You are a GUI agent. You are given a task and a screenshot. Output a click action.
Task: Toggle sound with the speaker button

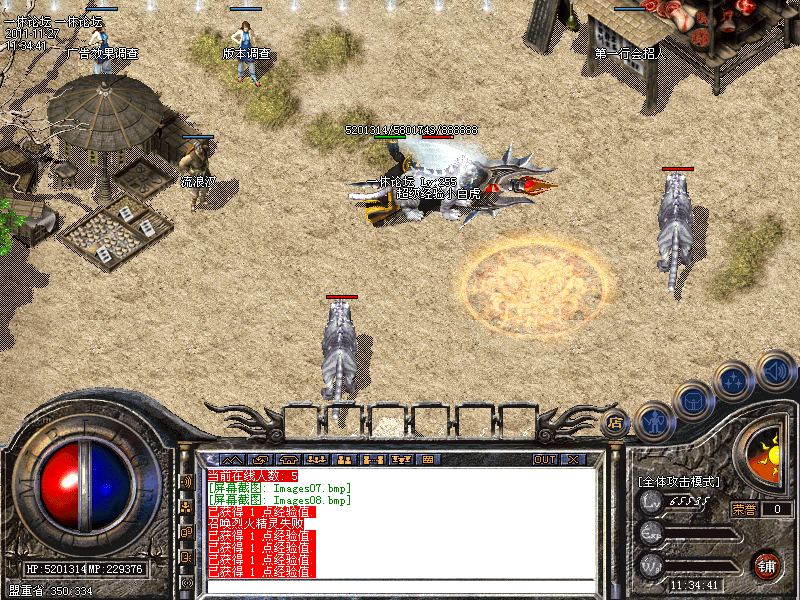(x=775, y=370)
